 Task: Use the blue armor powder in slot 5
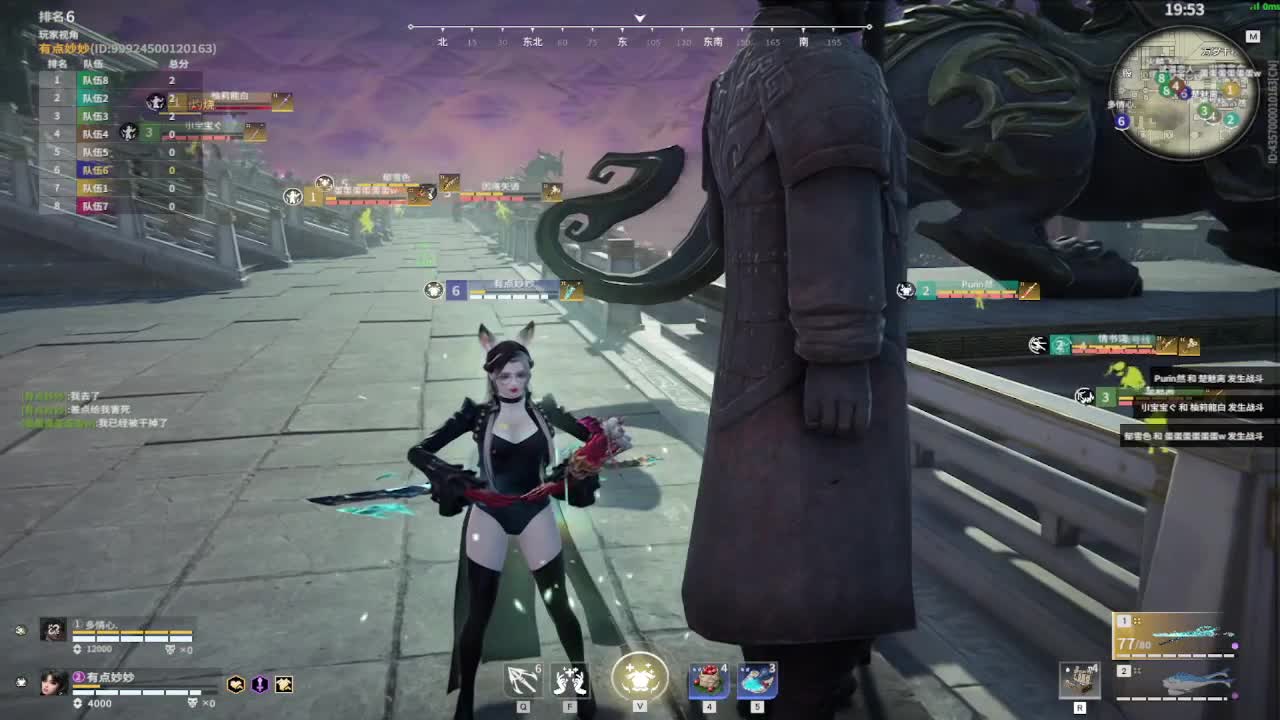[x=757, y=681]
